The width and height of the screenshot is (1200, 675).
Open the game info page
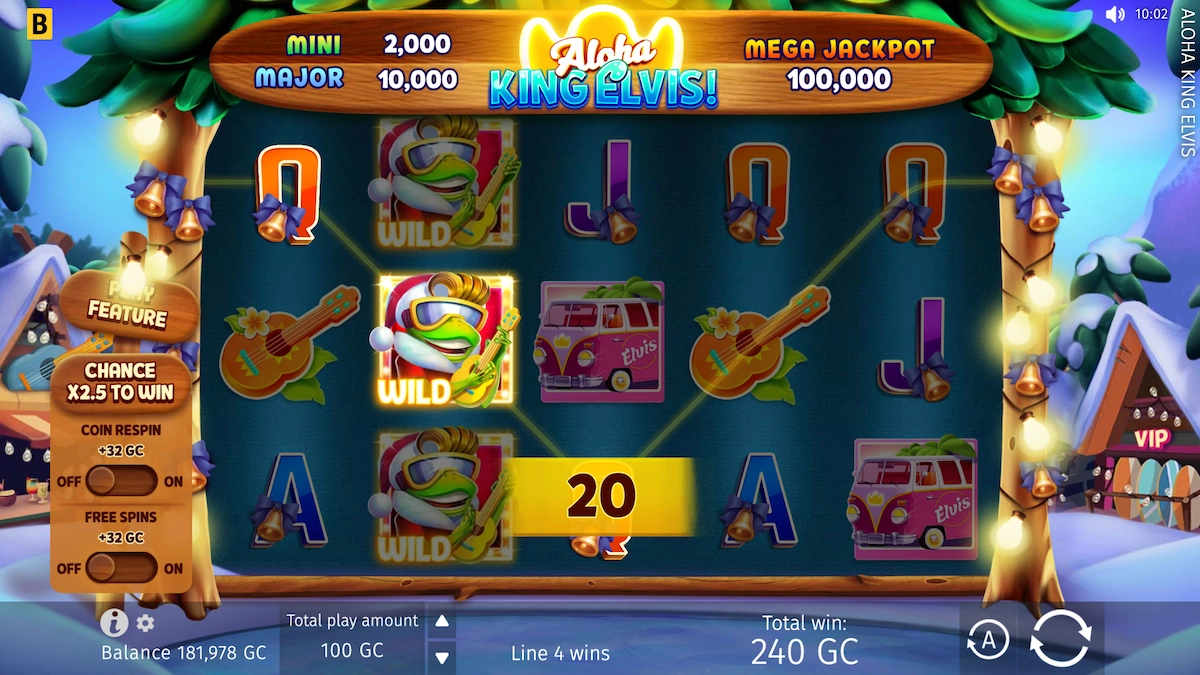[x=114, y=623]
